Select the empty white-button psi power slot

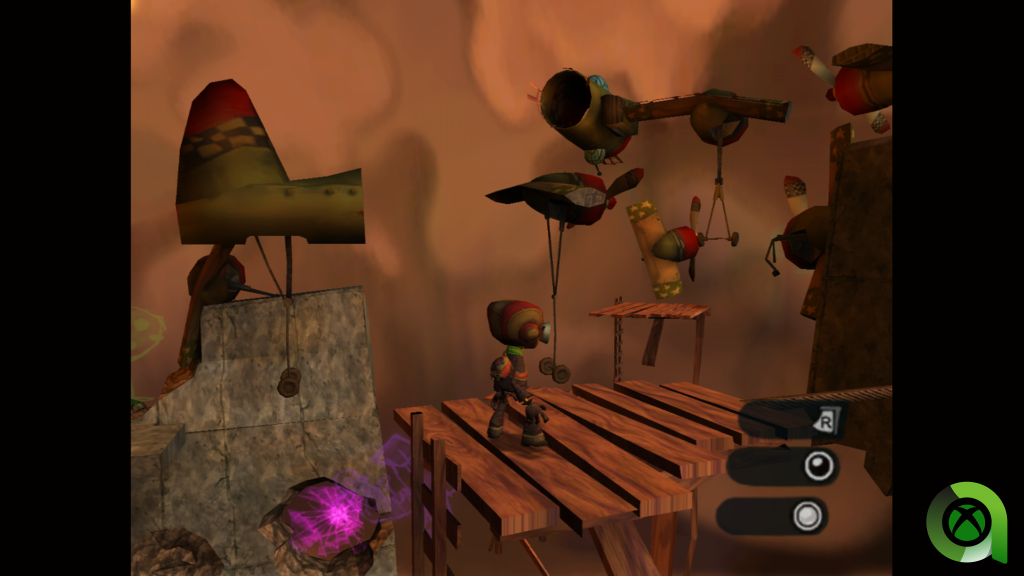772,516
